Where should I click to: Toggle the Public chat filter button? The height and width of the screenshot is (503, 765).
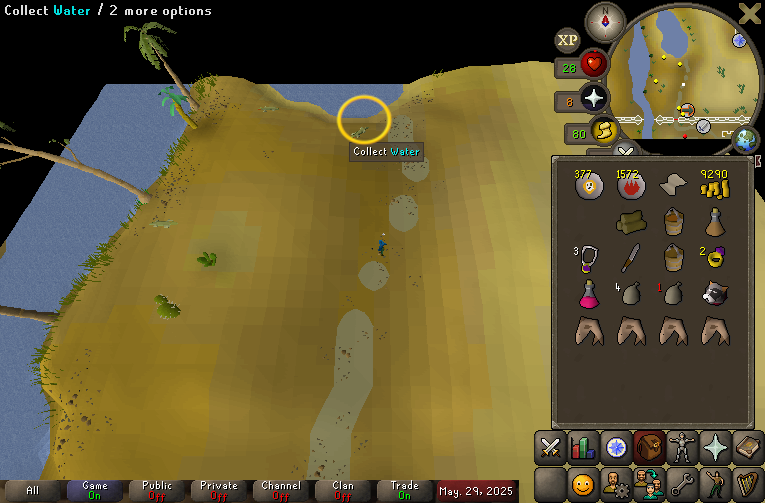(157, 490)
